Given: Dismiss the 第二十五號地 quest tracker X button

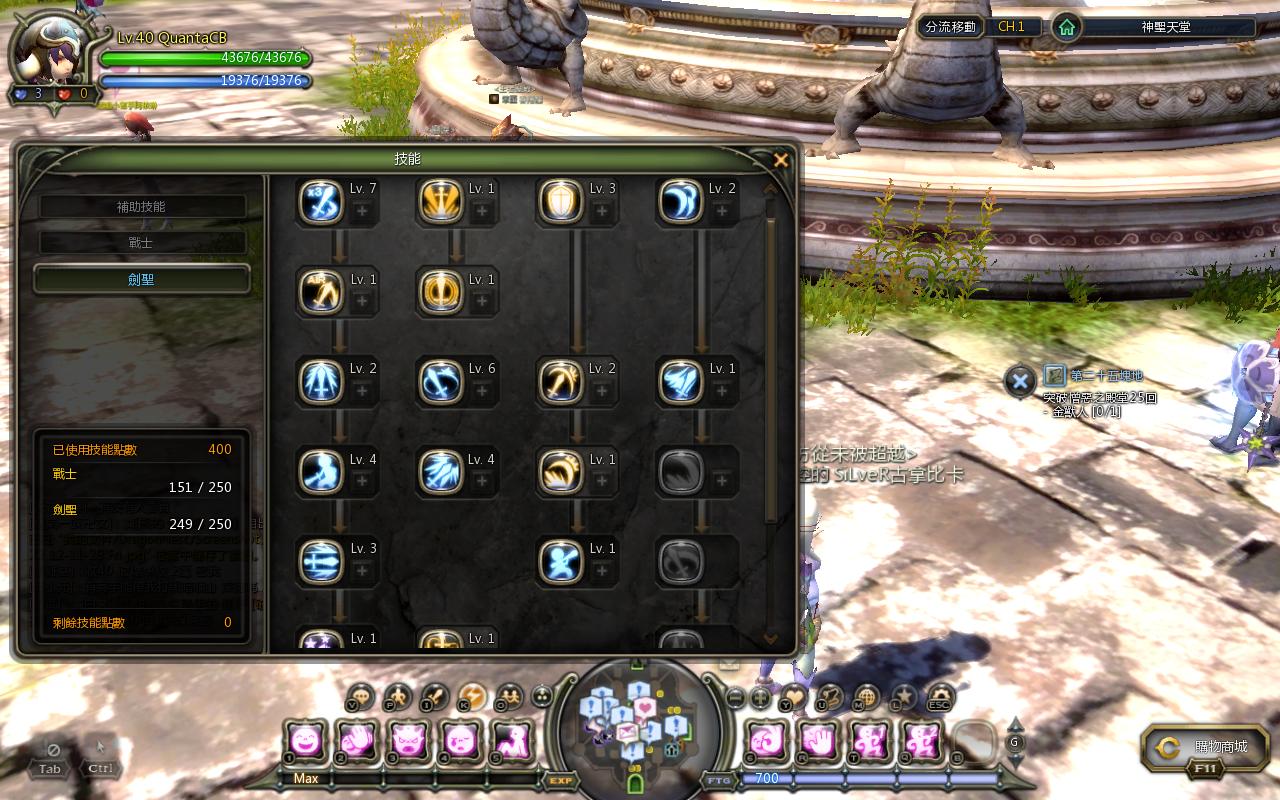Looking at the screenshot, I should click(1019, 381).
